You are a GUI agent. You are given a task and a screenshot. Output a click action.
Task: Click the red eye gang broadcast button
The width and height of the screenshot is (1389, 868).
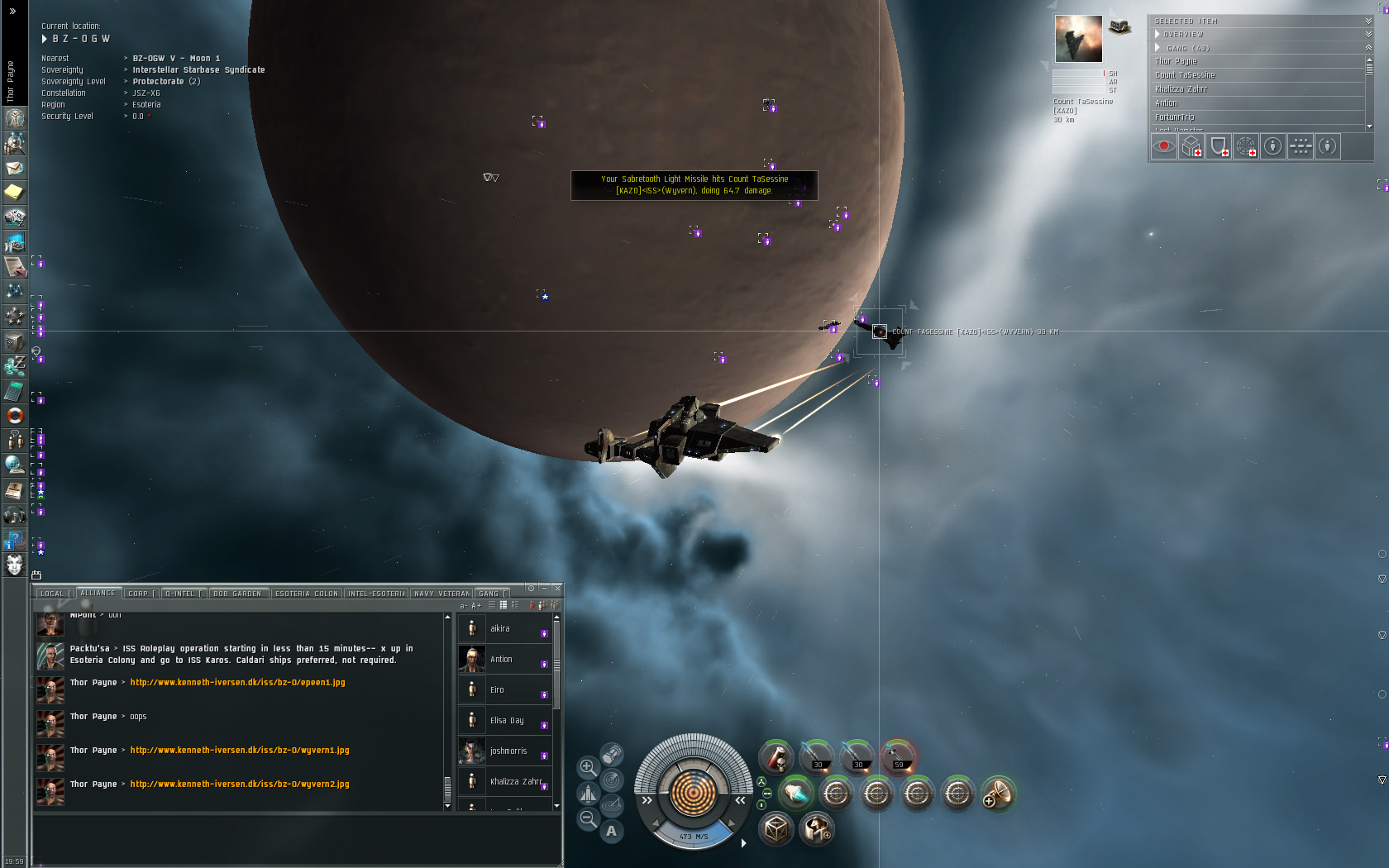1164,146
